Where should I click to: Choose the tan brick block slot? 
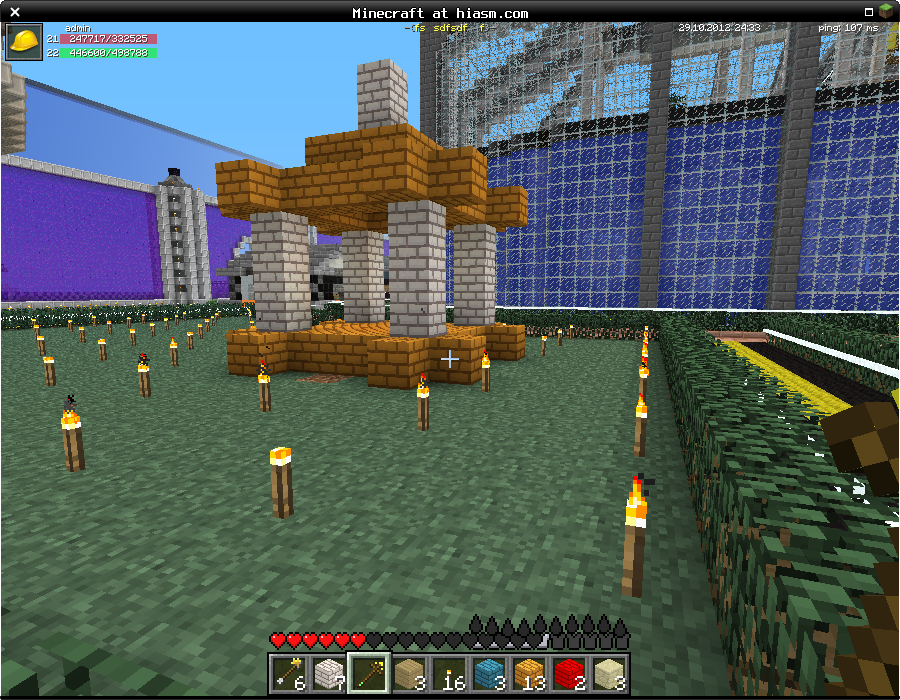pos(409,672)
